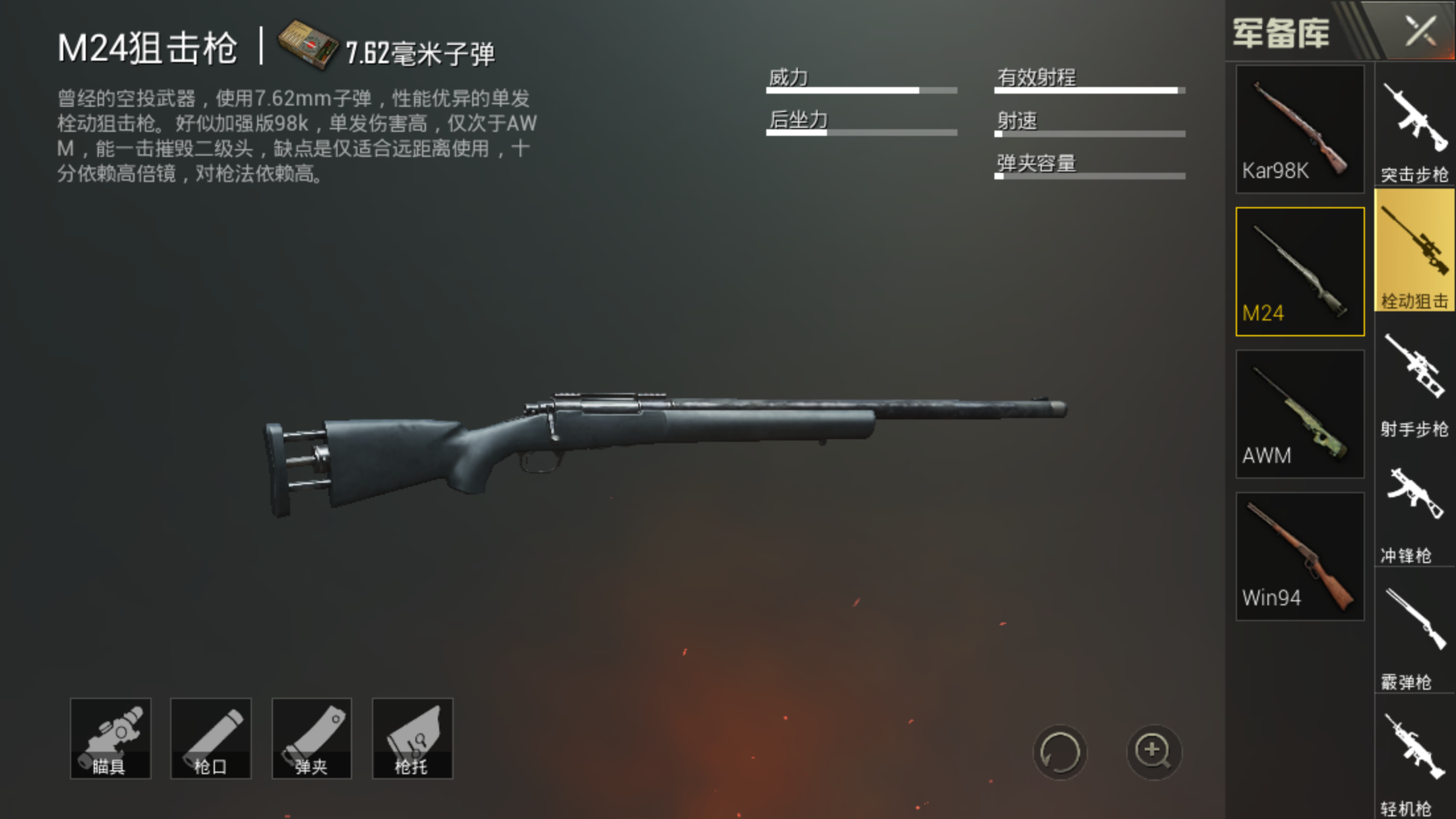This screenshot has height=819, width=1456.
Task: Click the rotate weapon view button
Action: pyautogui.click(x=1060, y=752)
